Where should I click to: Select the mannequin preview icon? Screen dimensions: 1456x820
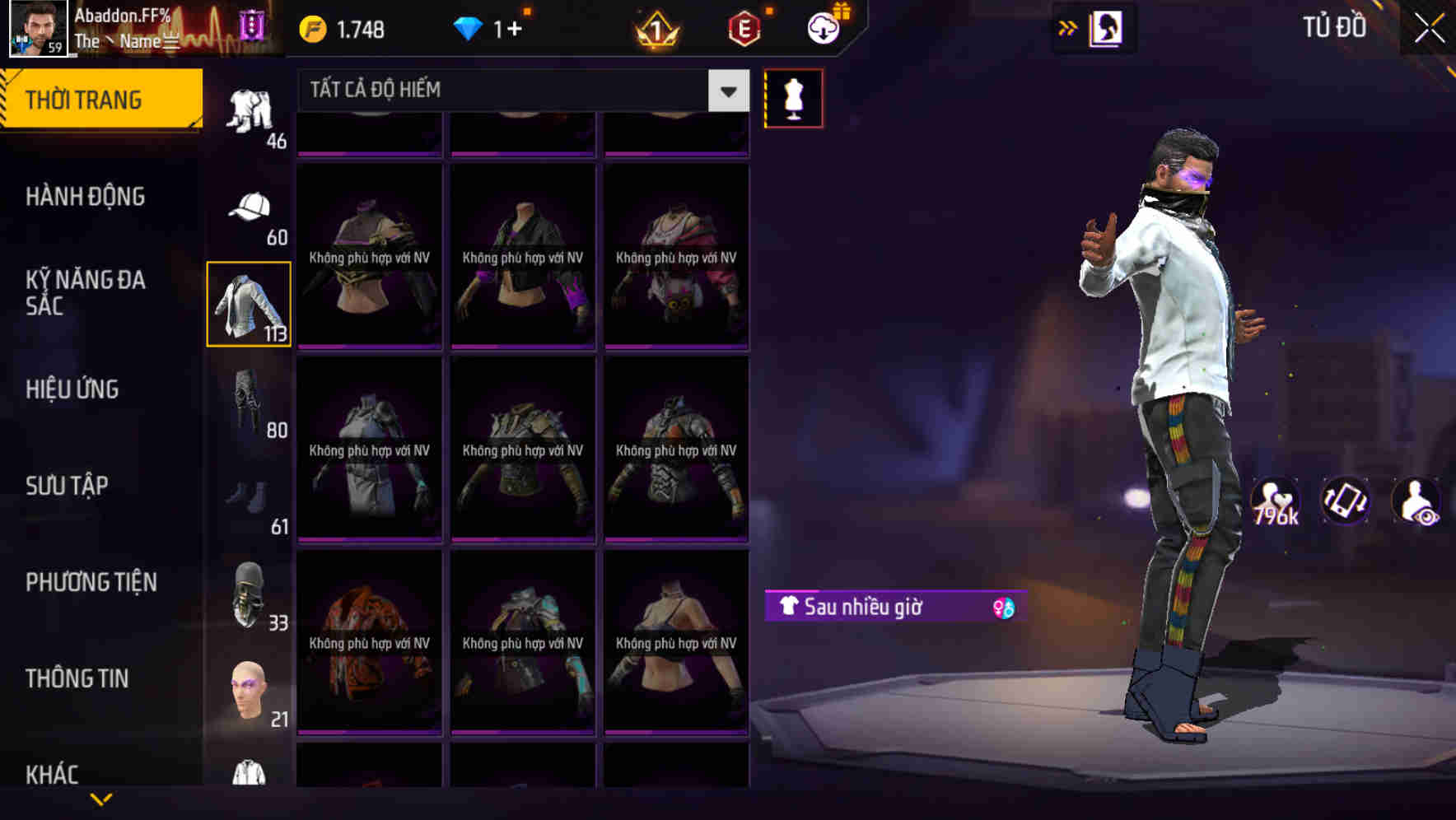(793, 97)
